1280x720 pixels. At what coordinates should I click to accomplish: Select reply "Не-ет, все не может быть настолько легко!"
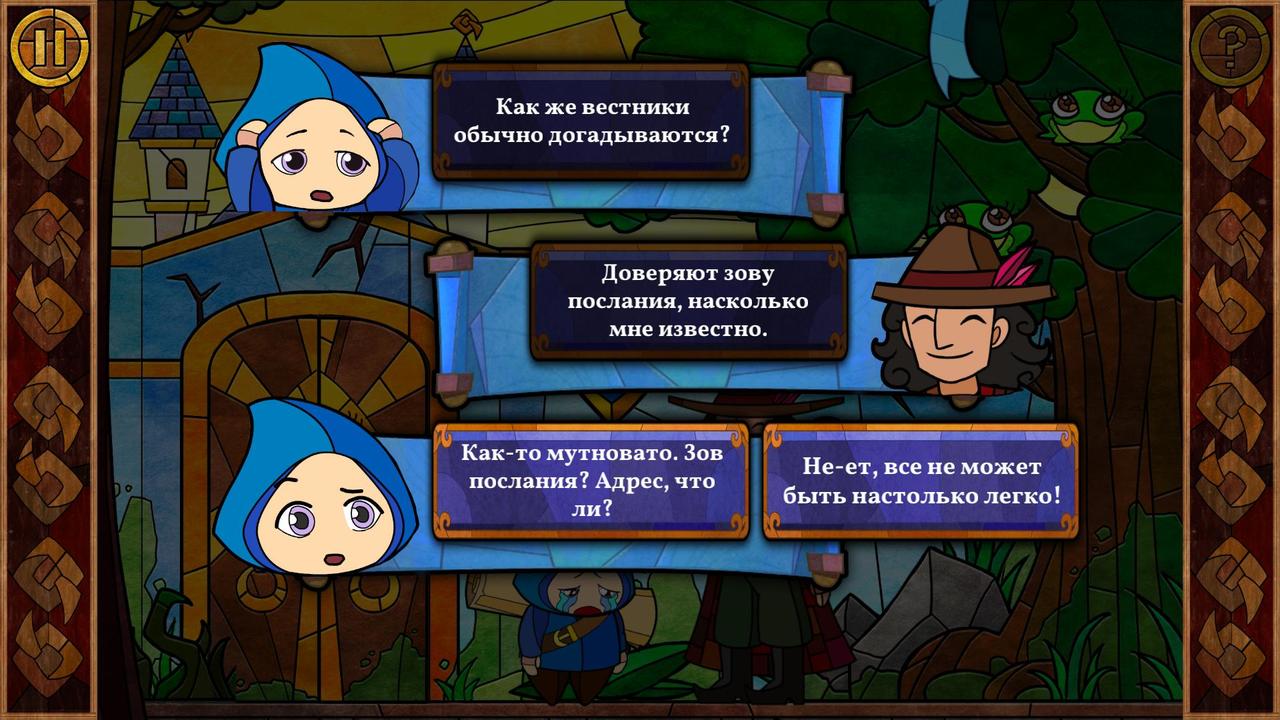tap(920, 481)
